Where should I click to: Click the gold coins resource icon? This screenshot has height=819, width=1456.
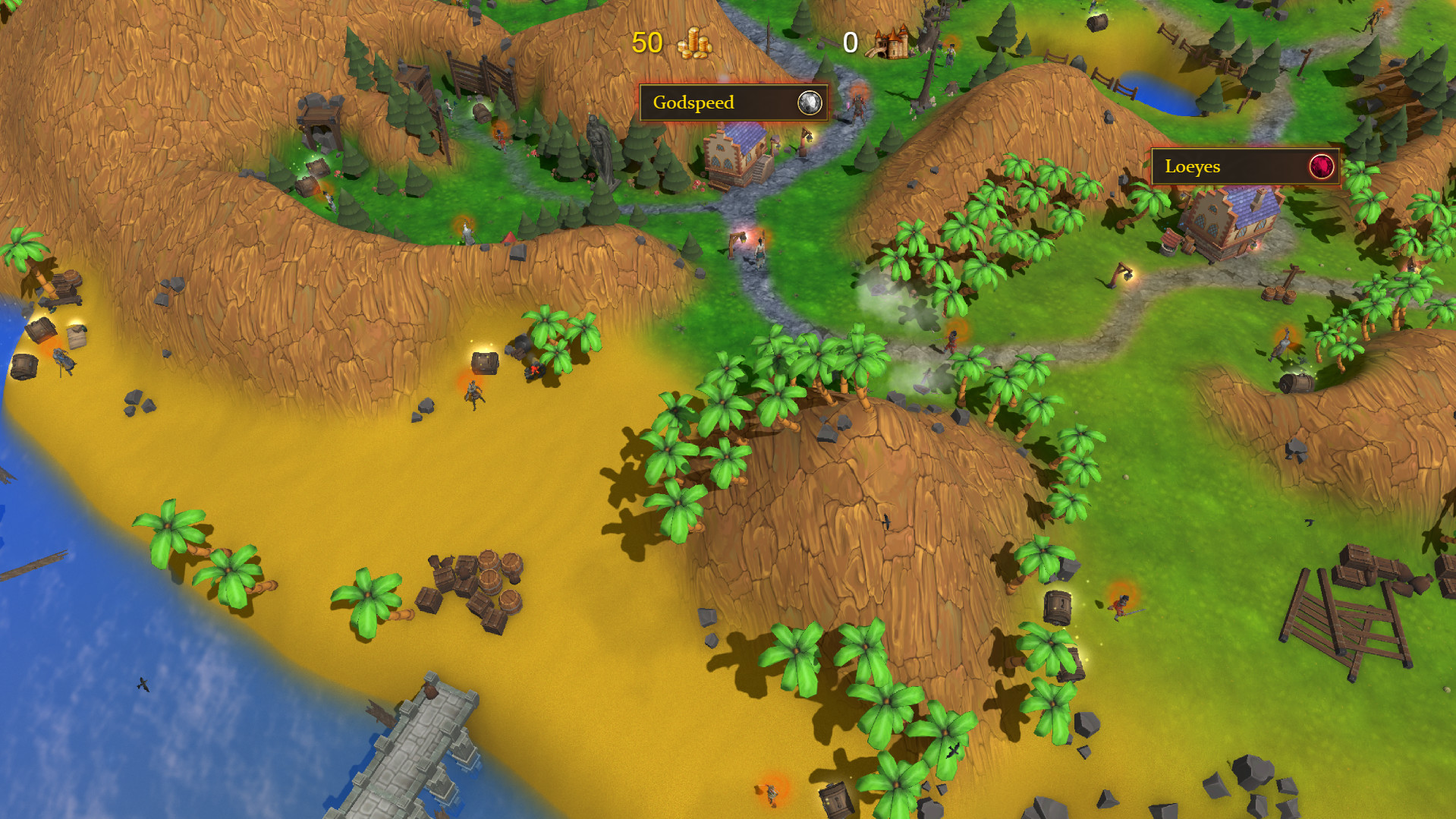click(x=693, y=43)
